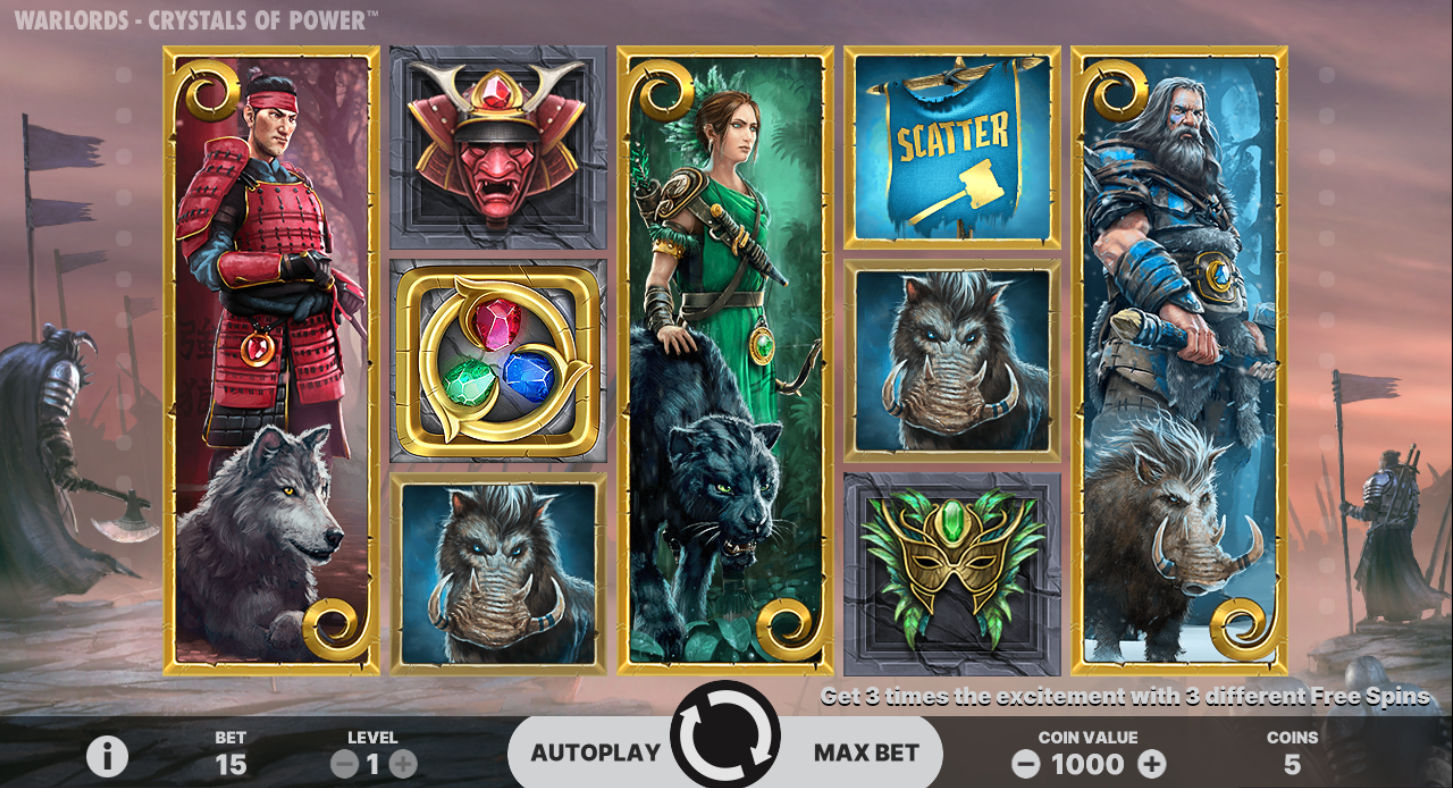Place the Max Bet

pos(866,753)
